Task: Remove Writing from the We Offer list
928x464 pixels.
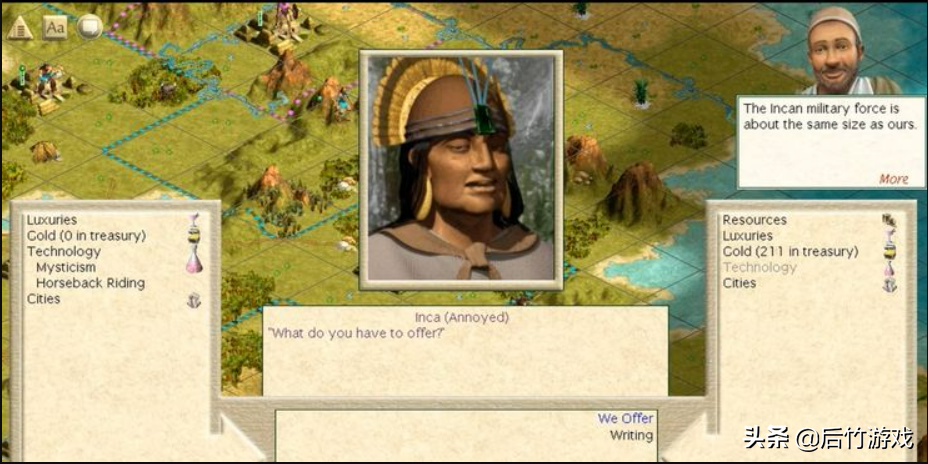Action: click(631, 435)
